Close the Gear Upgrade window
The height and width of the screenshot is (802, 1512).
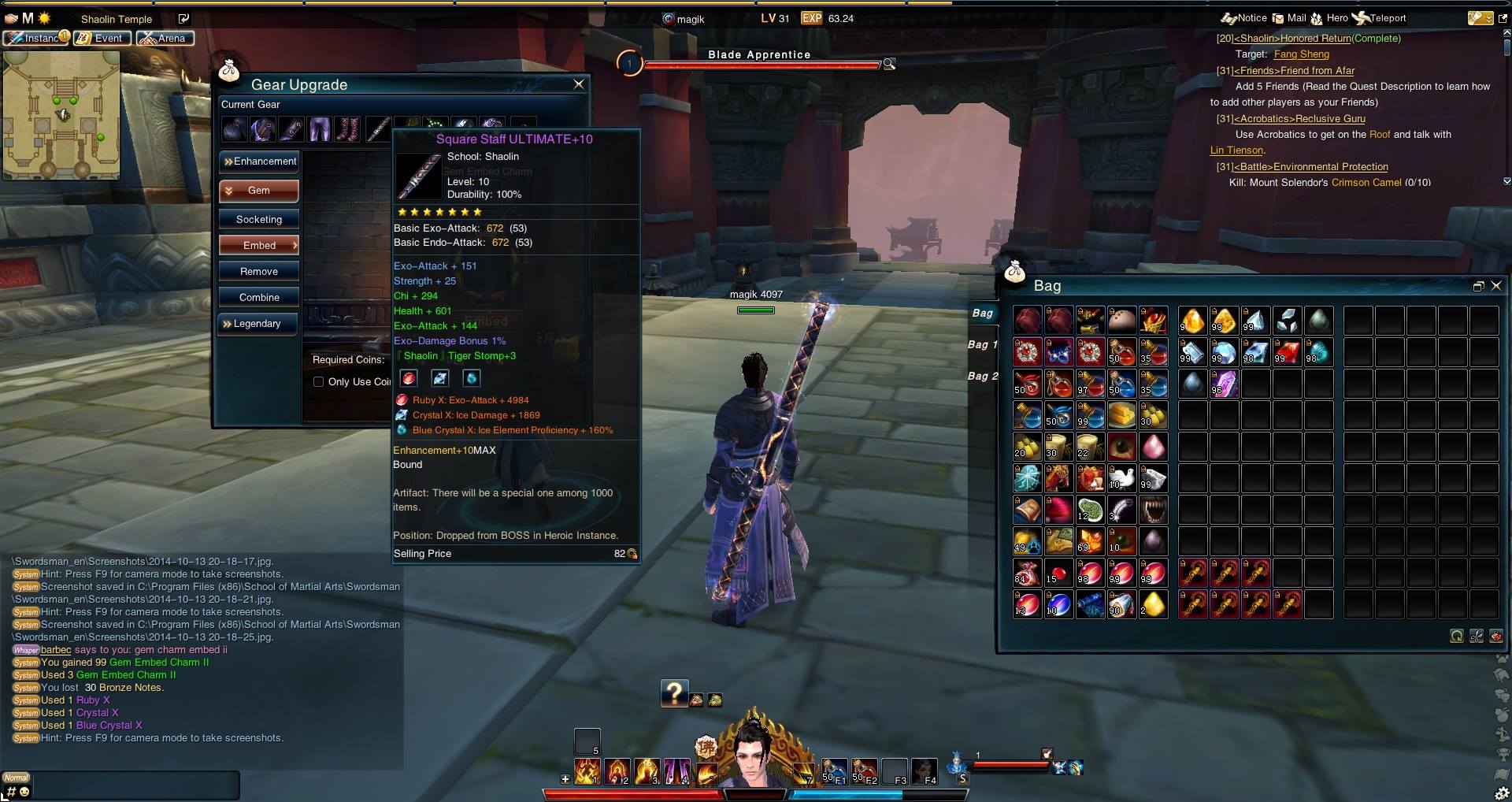[579, 84]
